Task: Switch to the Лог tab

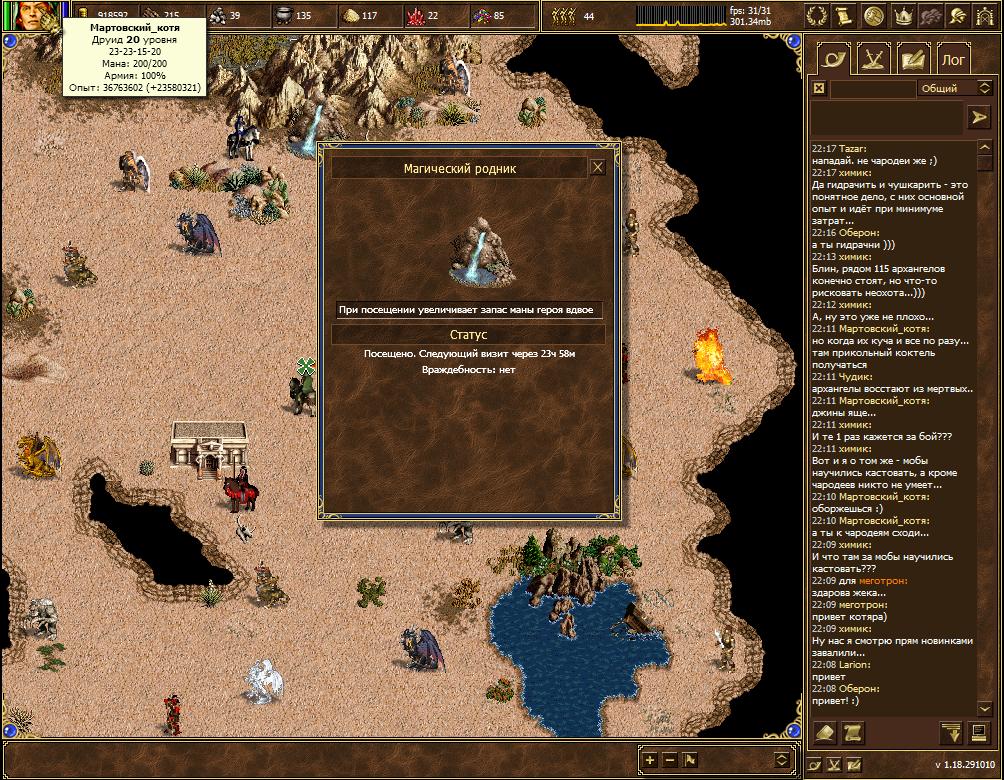Action: 954,59
